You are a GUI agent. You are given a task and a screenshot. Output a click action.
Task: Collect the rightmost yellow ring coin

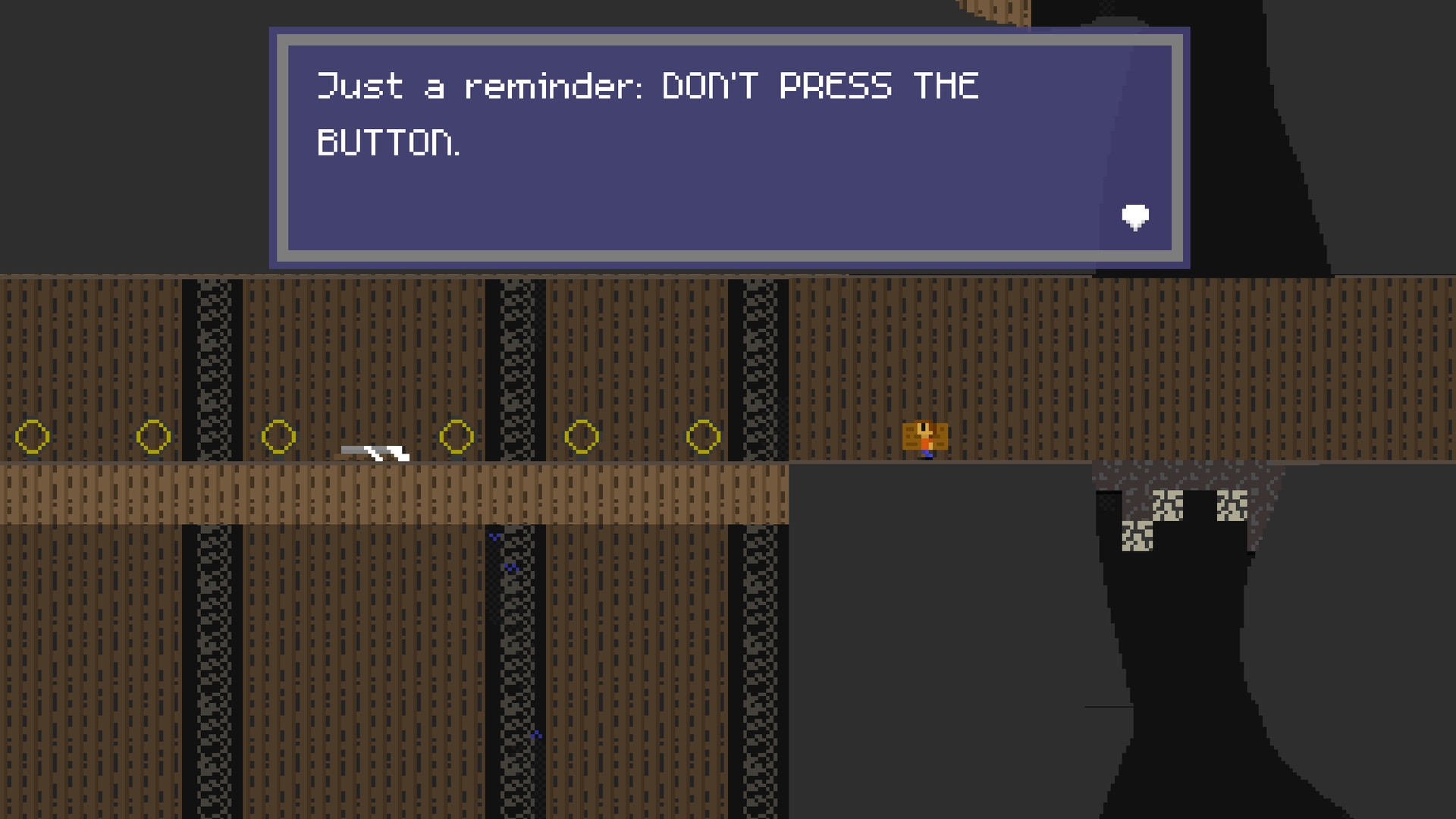(703, 436)
